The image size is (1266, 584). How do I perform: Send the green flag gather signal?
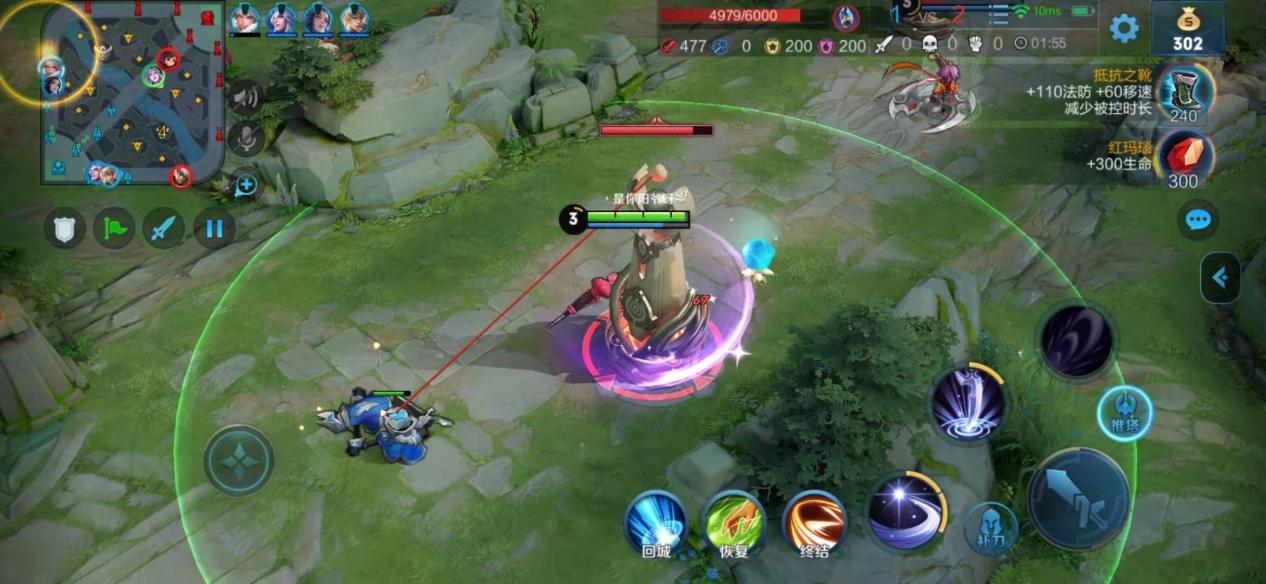(x=114, y=229)
